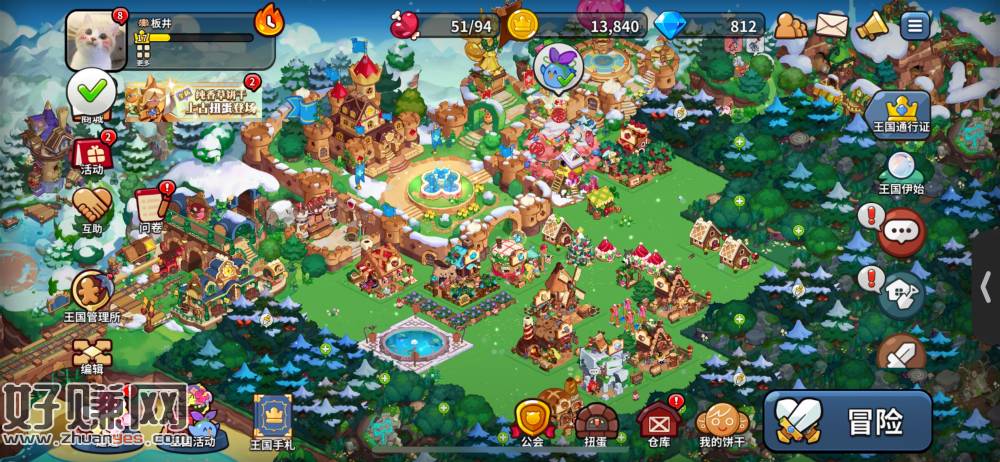Screen dimensions: 1000x462
Task: Open the 公会 guild menu
Action: (x=532, y=420)
